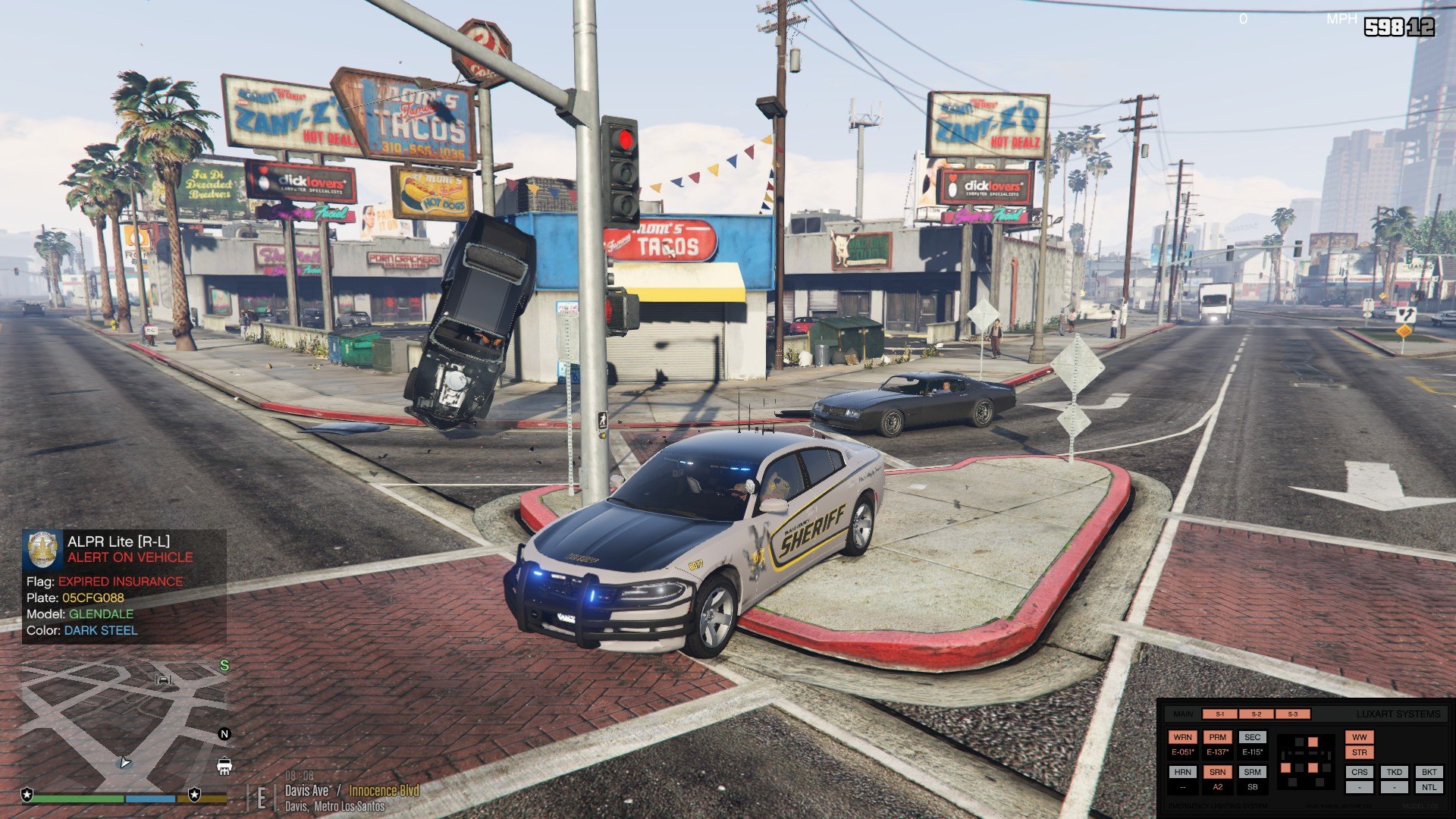Turn on the TKD takedown lights
This screenshot has width=1456, height=819.
pos(1394,772)
